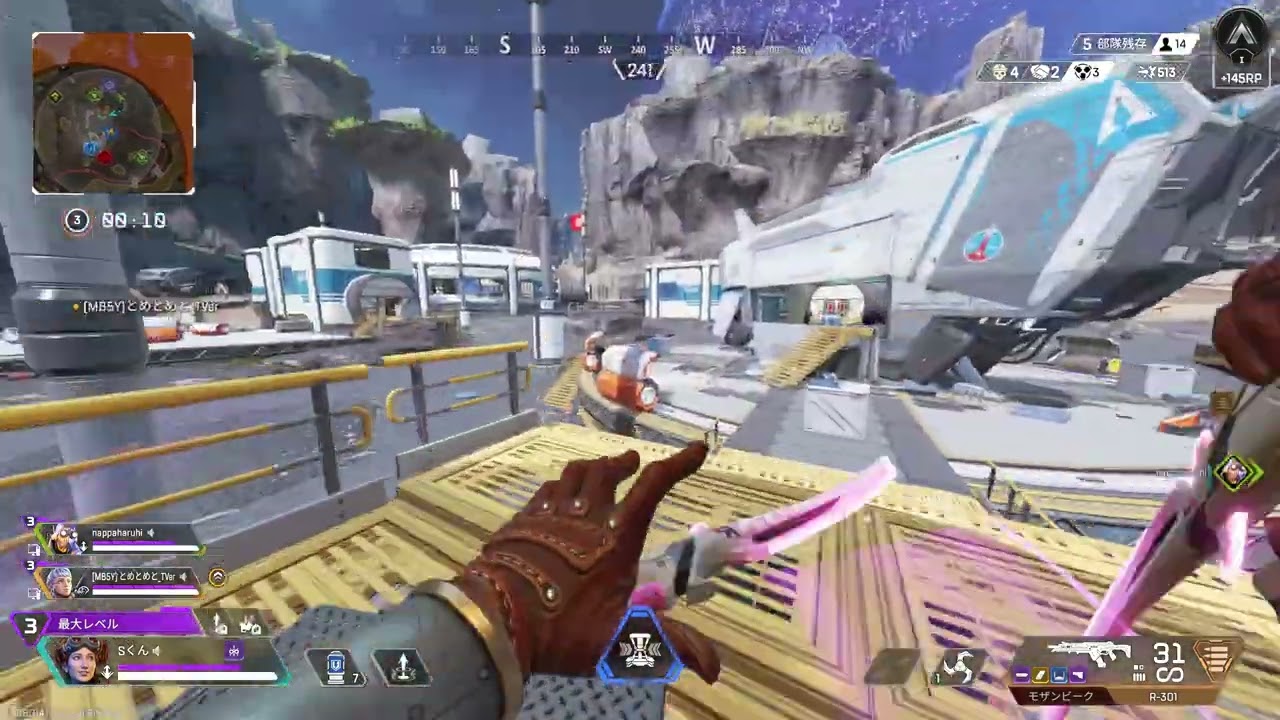Screen dimensions: 1280x720
Task: Equip the arc star grenade slot
Action: 957,667
